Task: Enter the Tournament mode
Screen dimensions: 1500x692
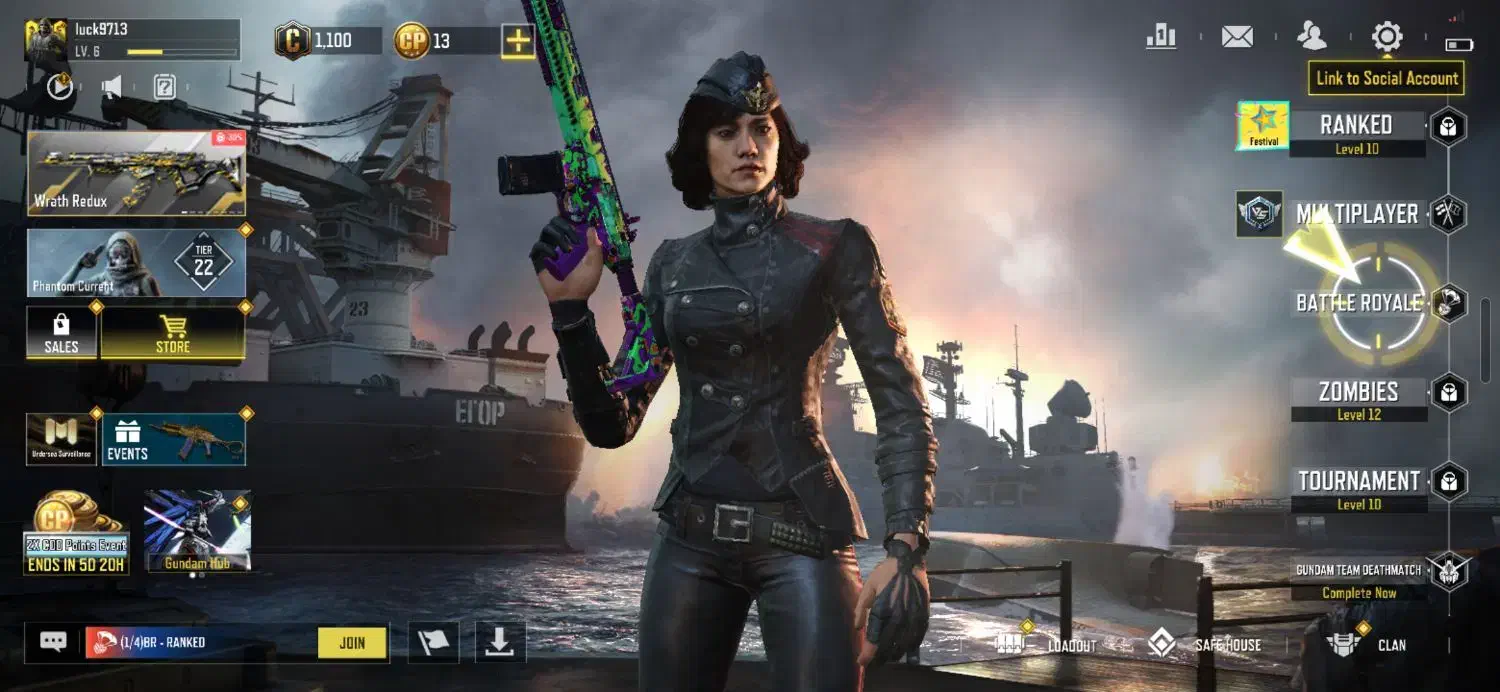Action: pos(1358,482)
